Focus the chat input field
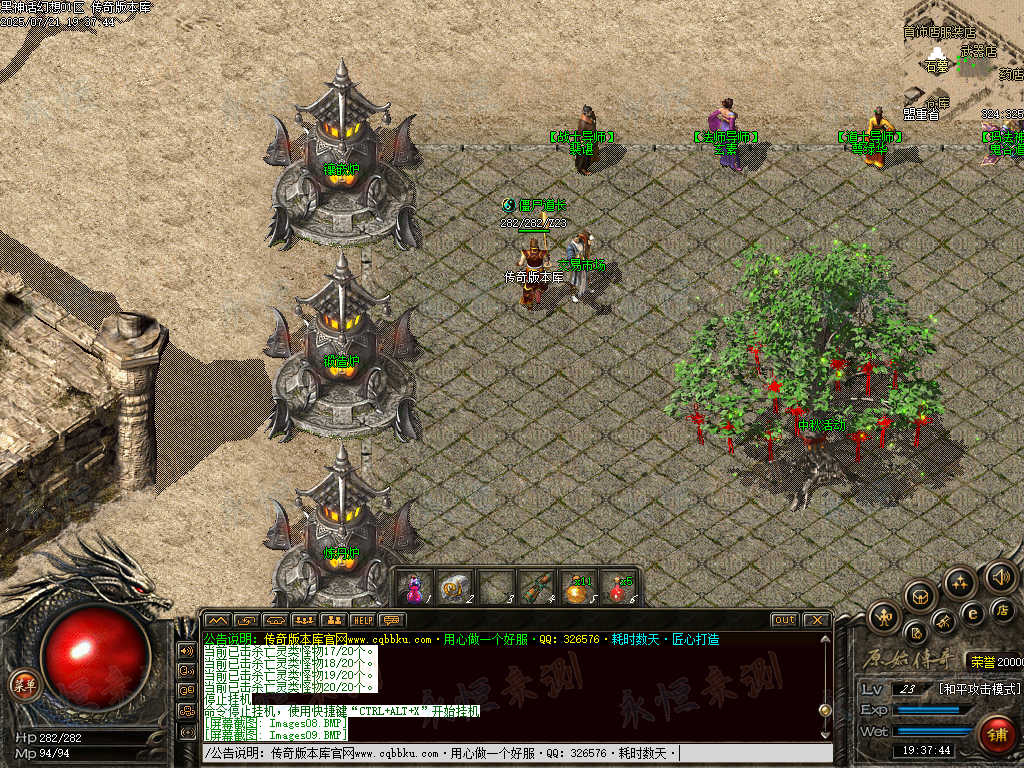The width and height of the screenshot is (1024, 768). pyautogui.click(x=516, y=753)
